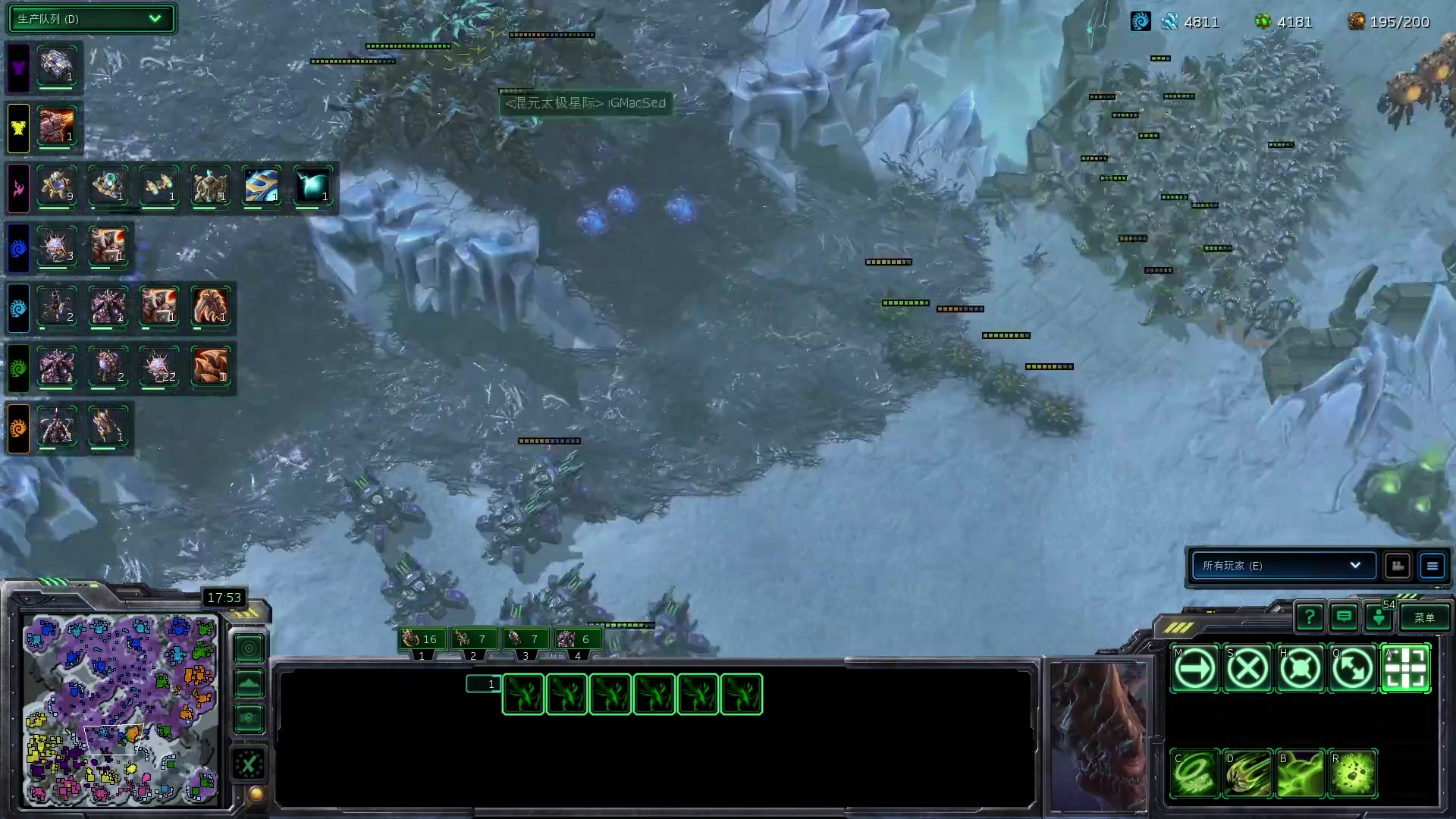Cast the Blinding Cloud ability
The width and height of the screenshot is (1456, 819).
[1301, 774]
